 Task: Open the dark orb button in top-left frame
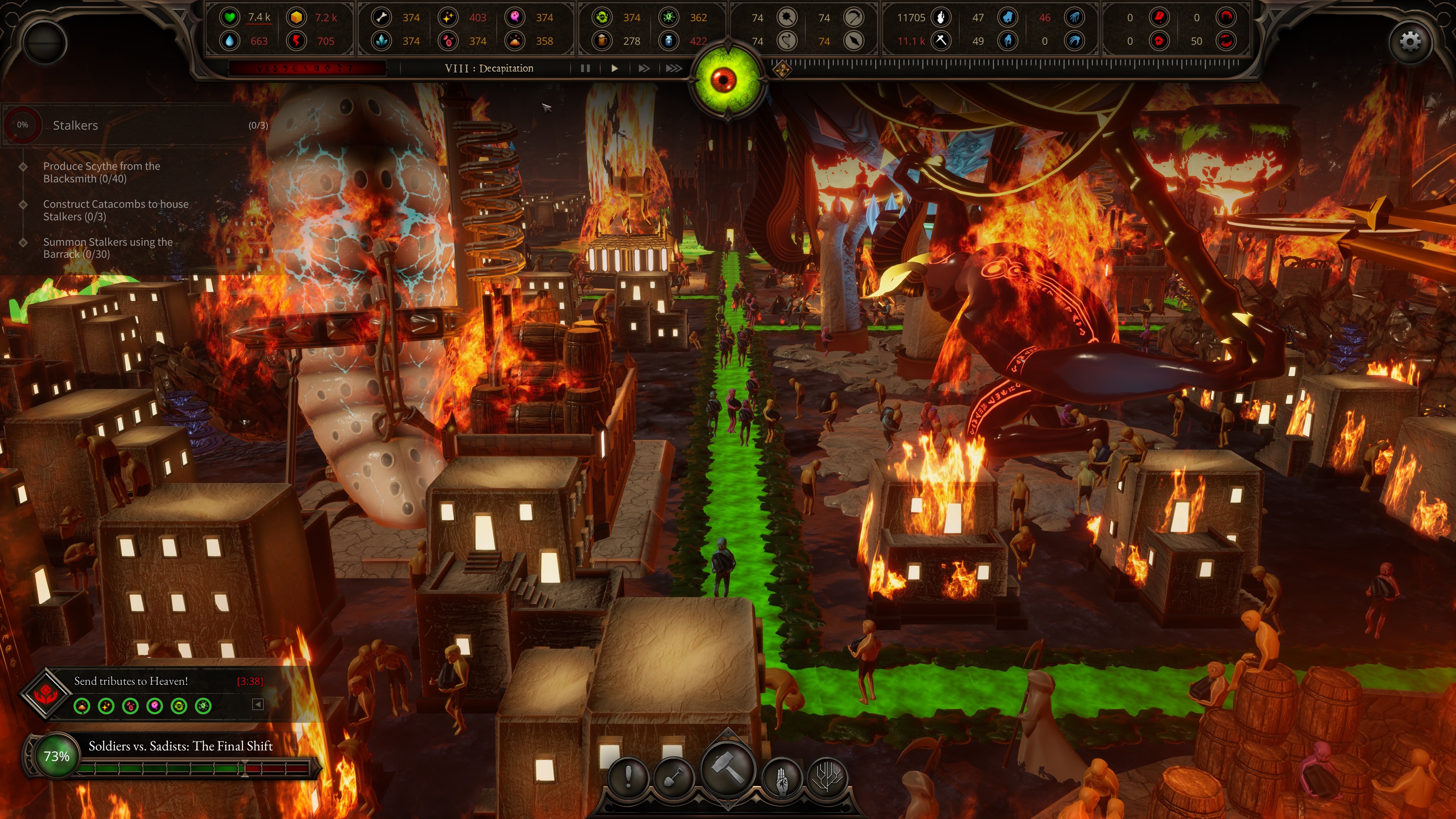click(45, 43)
